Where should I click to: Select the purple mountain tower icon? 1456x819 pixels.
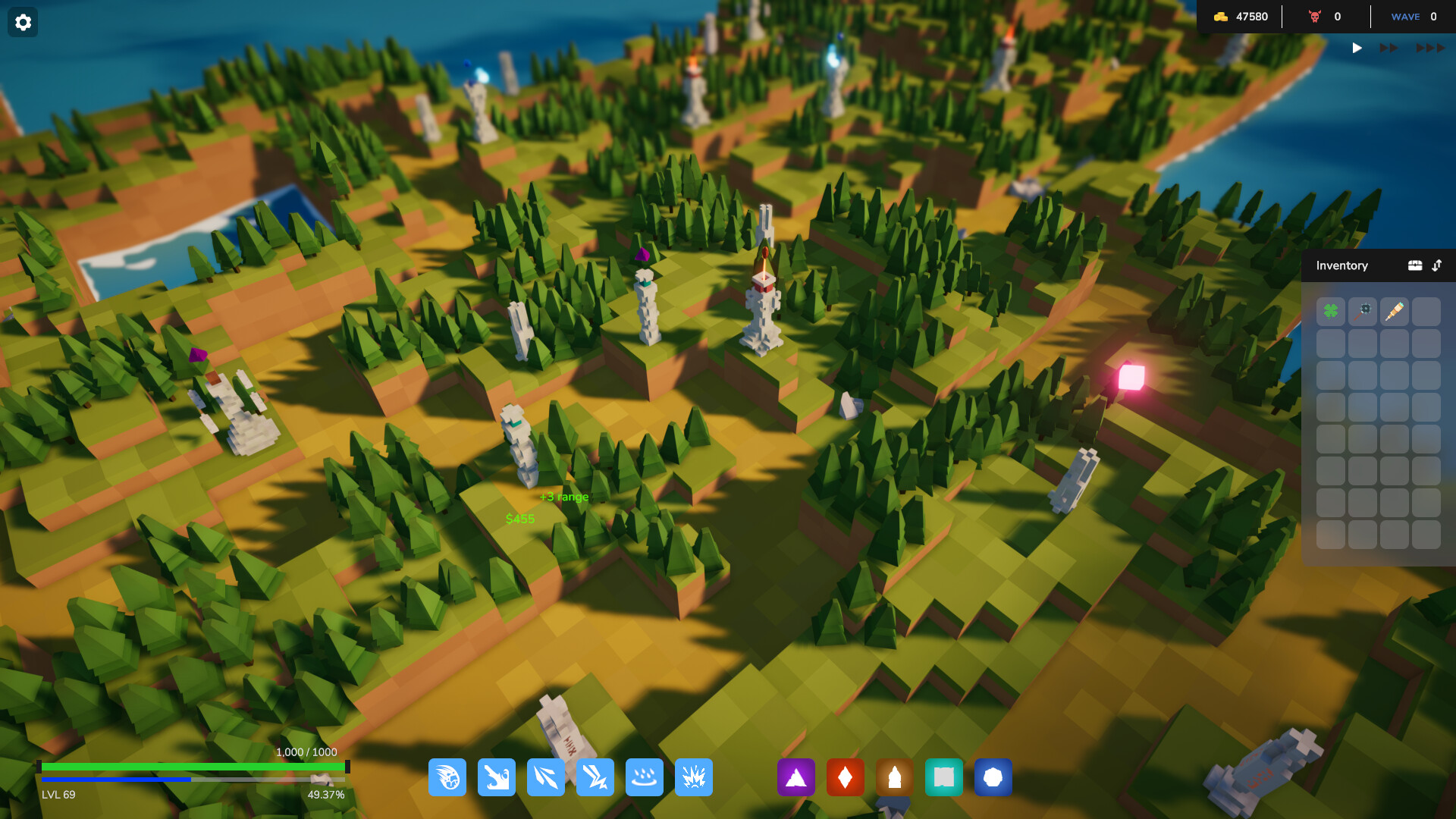click(795, 777)
